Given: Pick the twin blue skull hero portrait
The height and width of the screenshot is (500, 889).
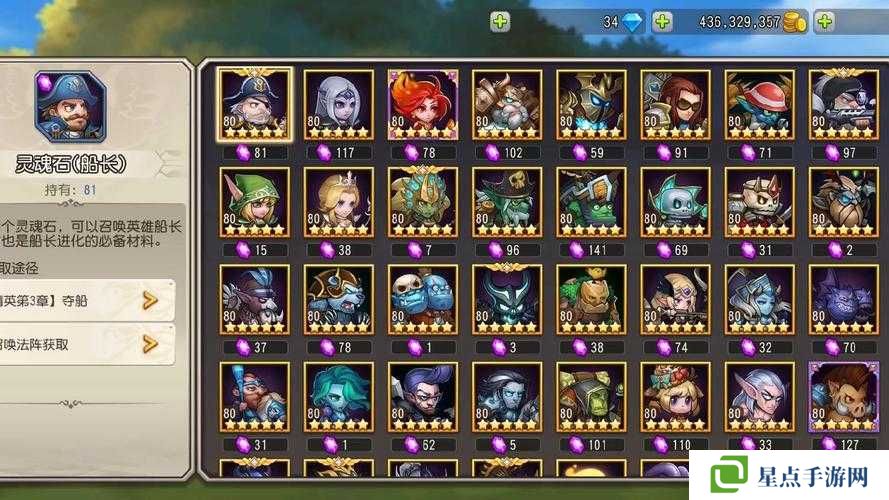Looking at the screenshot, I should pos(422,299).
